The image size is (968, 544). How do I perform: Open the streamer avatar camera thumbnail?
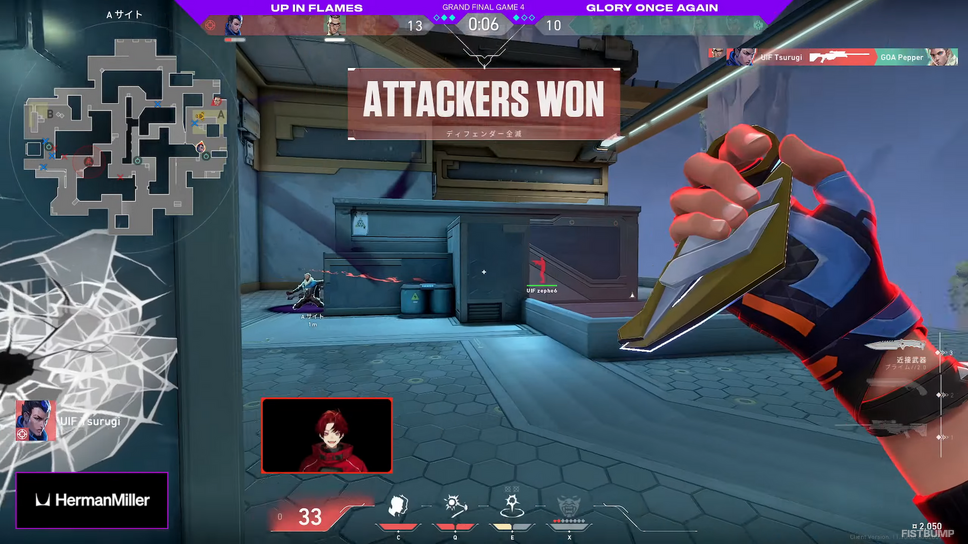(x=327, y=435)
